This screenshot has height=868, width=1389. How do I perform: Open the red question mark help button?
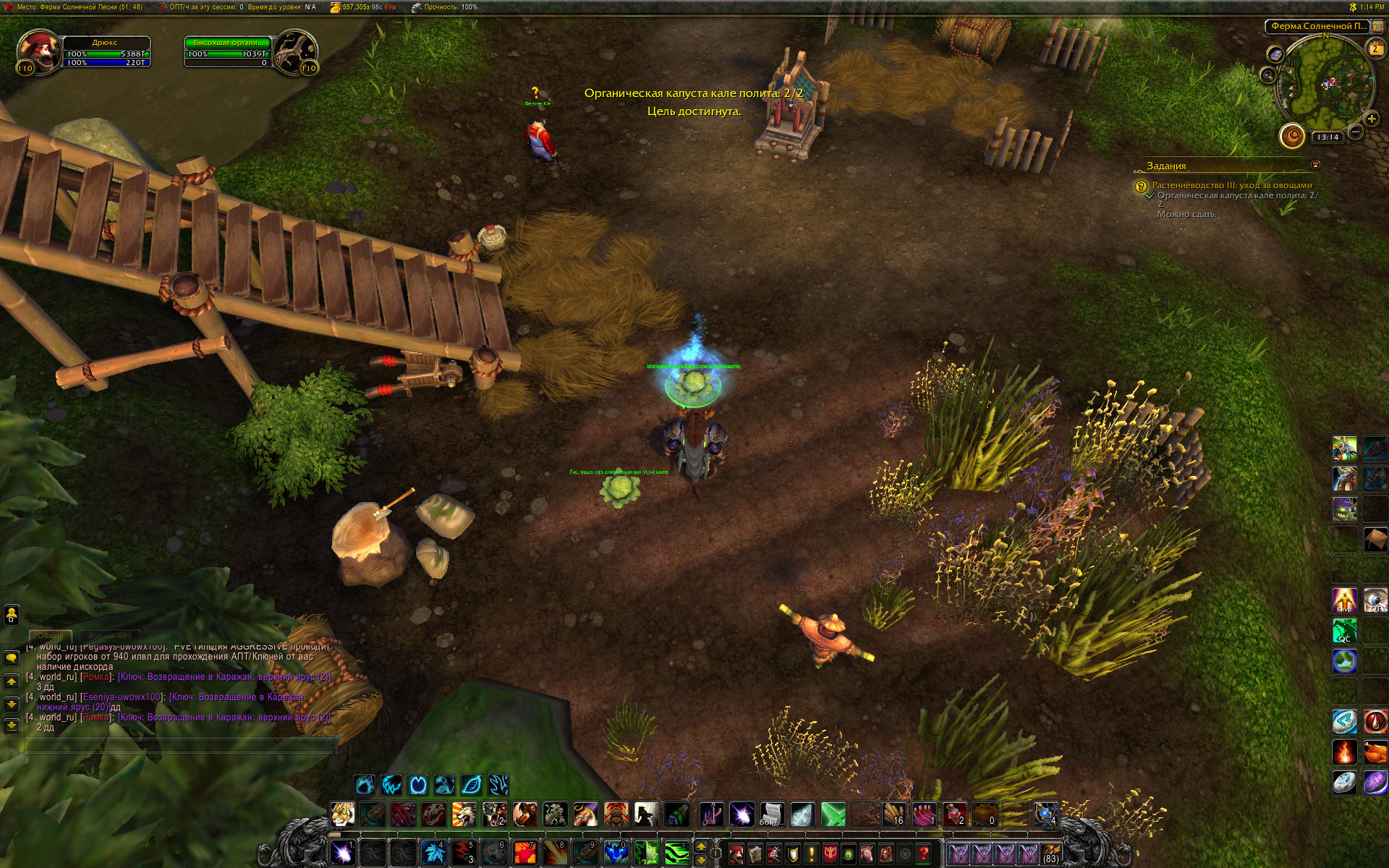pyautogui.click(x=923, y=854)
